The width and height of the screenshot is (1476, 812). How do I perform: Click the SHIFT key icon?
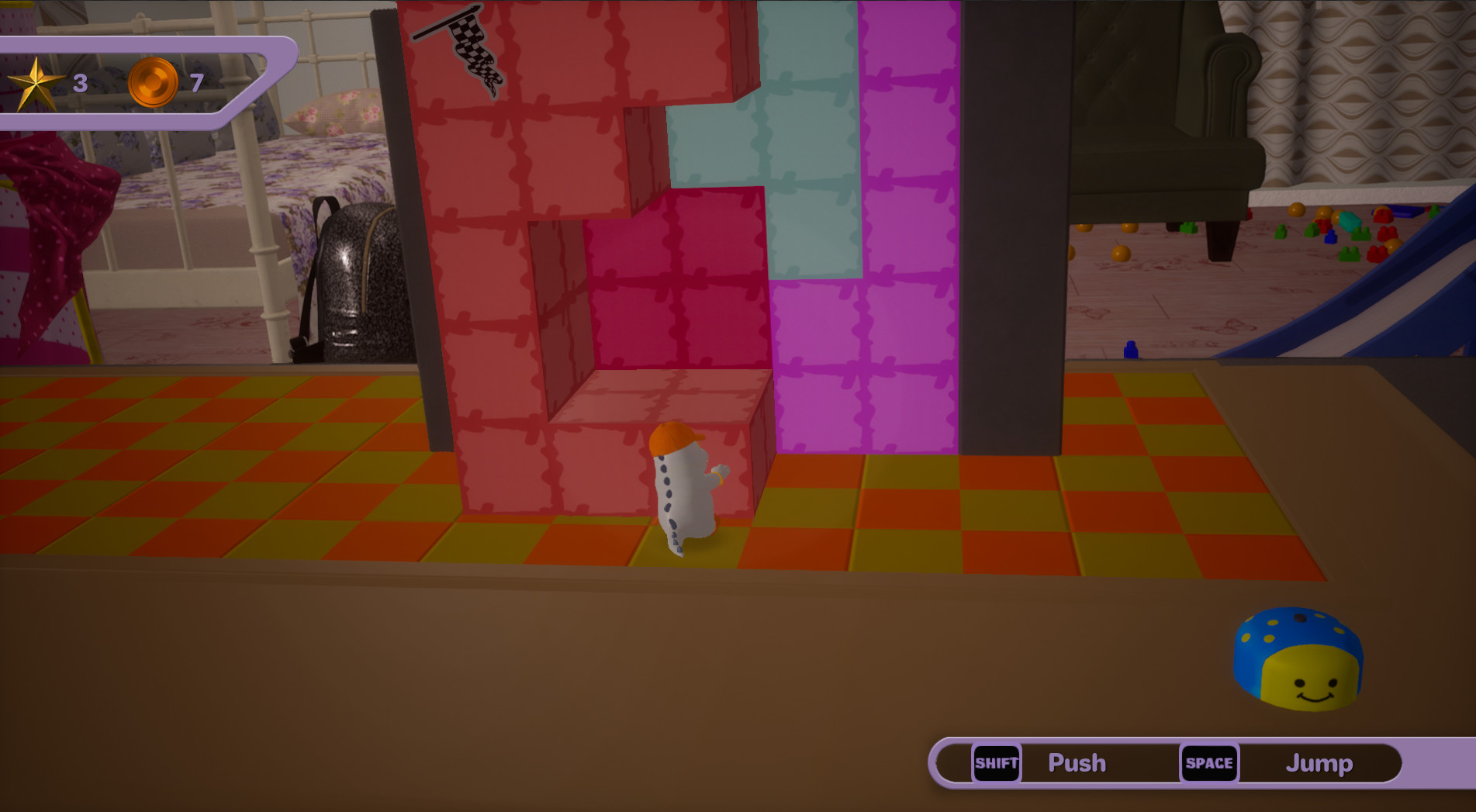tap(998, 763)
